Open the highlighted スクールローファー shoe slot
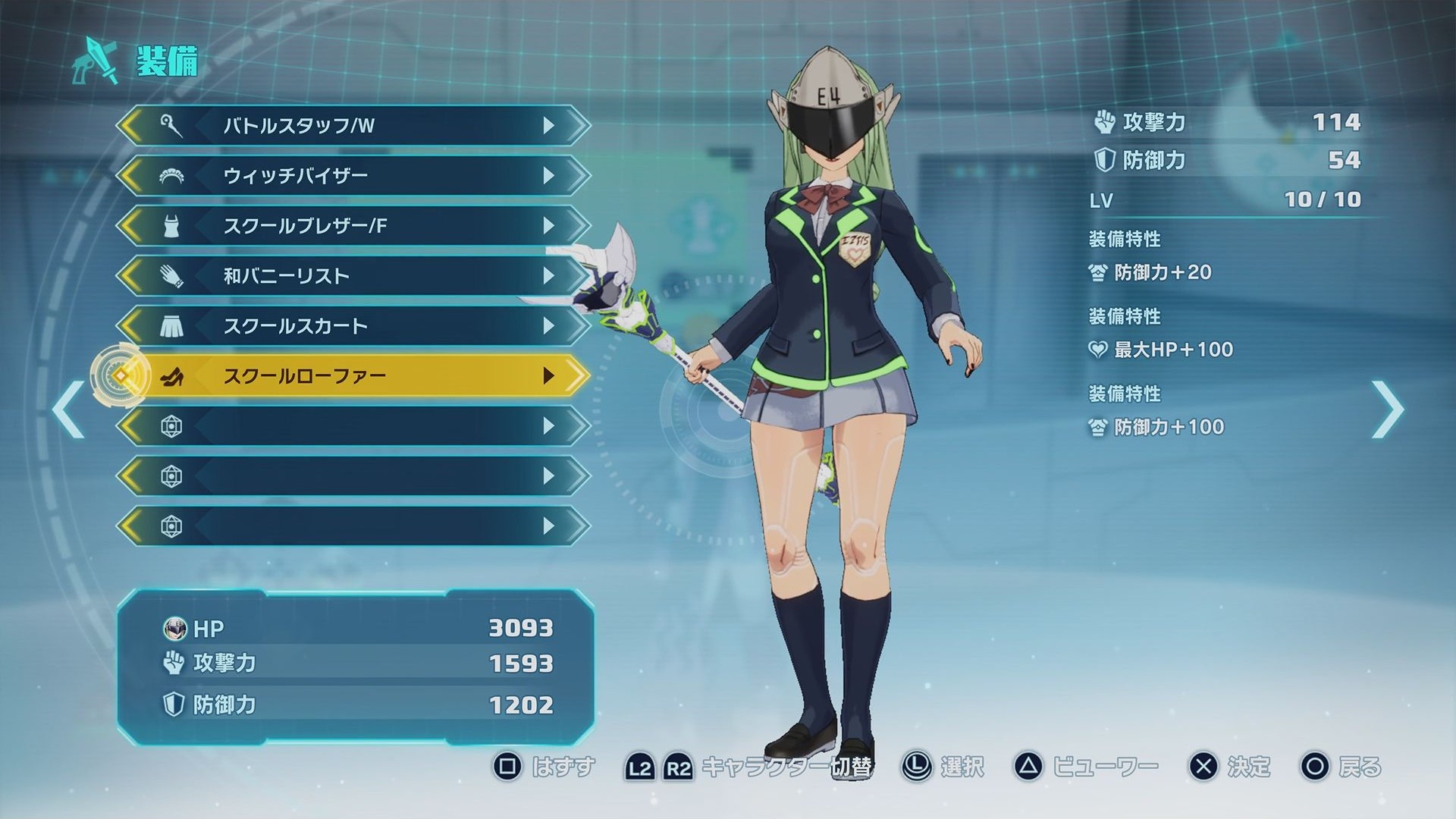The height and width of the screenshot is (819, 1456). tap(353, 376)
